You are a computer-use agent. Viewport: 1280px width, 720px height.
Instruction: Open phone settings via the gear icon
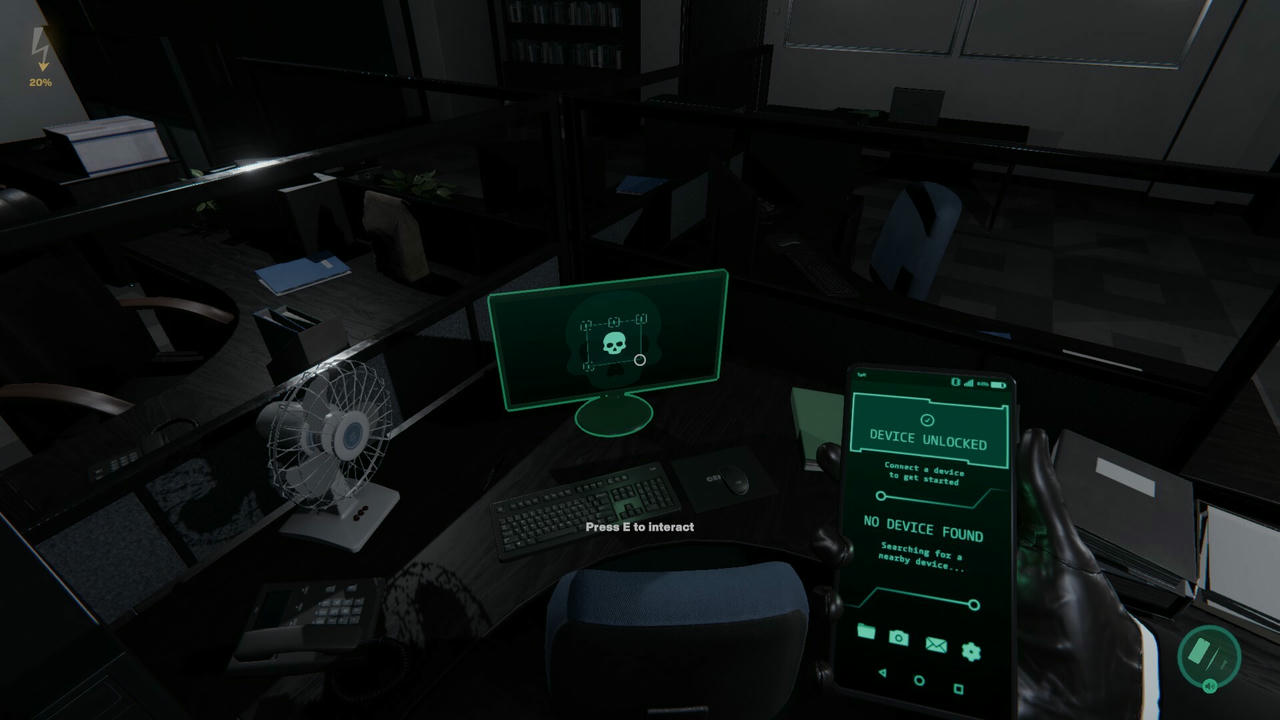972,652
